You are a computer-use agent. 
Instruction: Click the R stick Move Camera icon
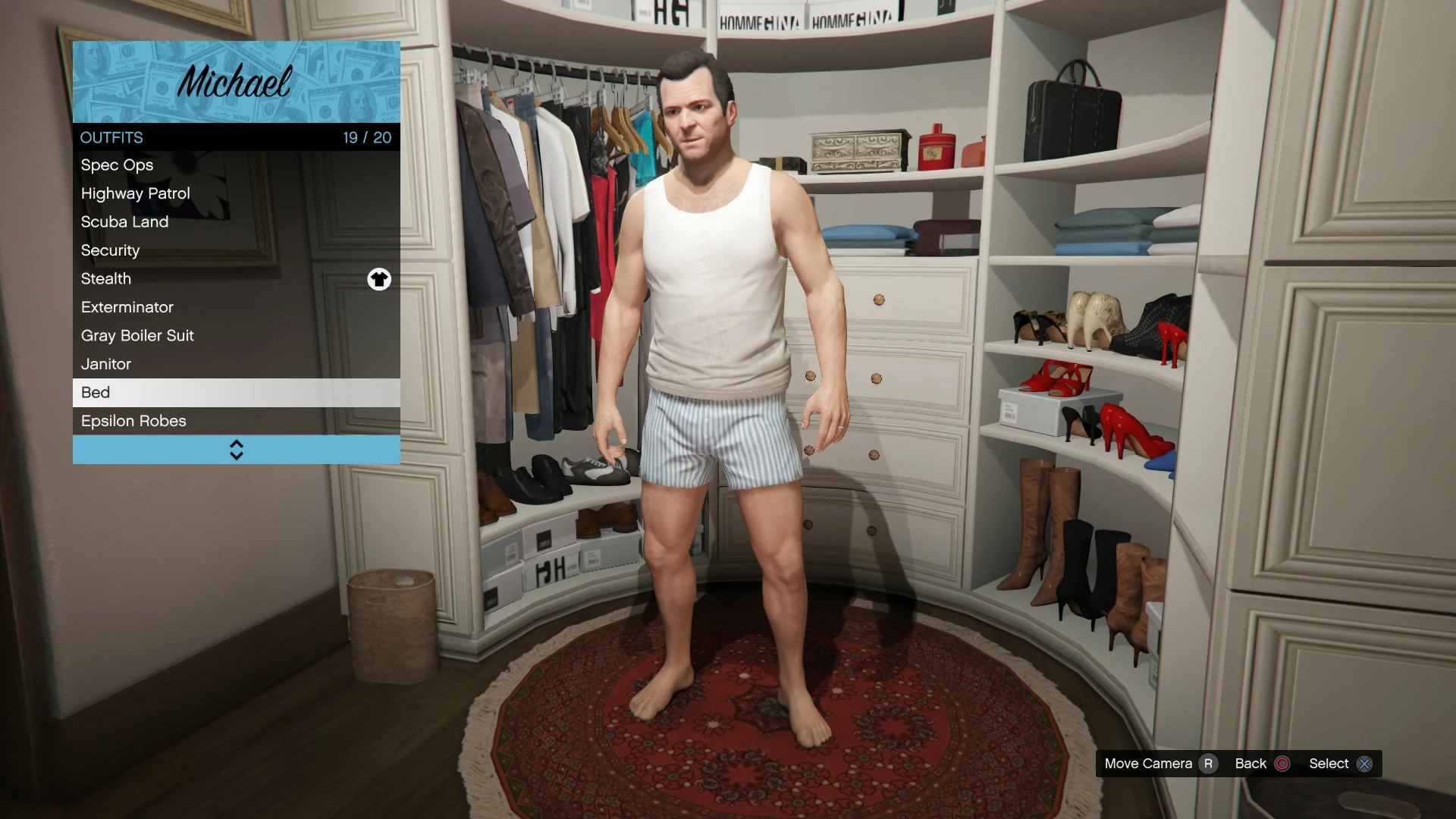(x=1208, y=764)
